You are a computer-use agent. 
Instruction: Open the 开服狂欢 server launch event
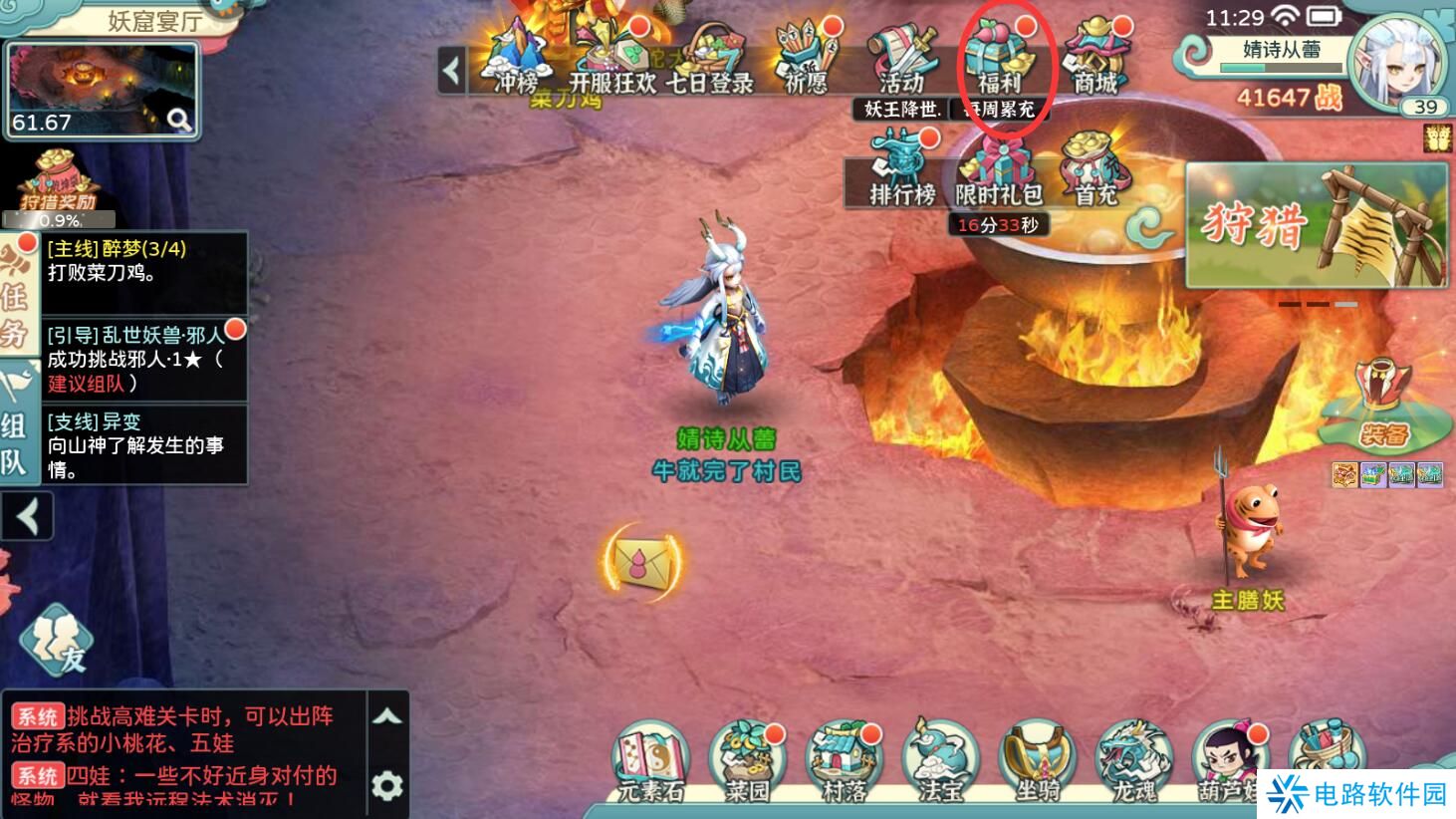(x=610, y=60)
